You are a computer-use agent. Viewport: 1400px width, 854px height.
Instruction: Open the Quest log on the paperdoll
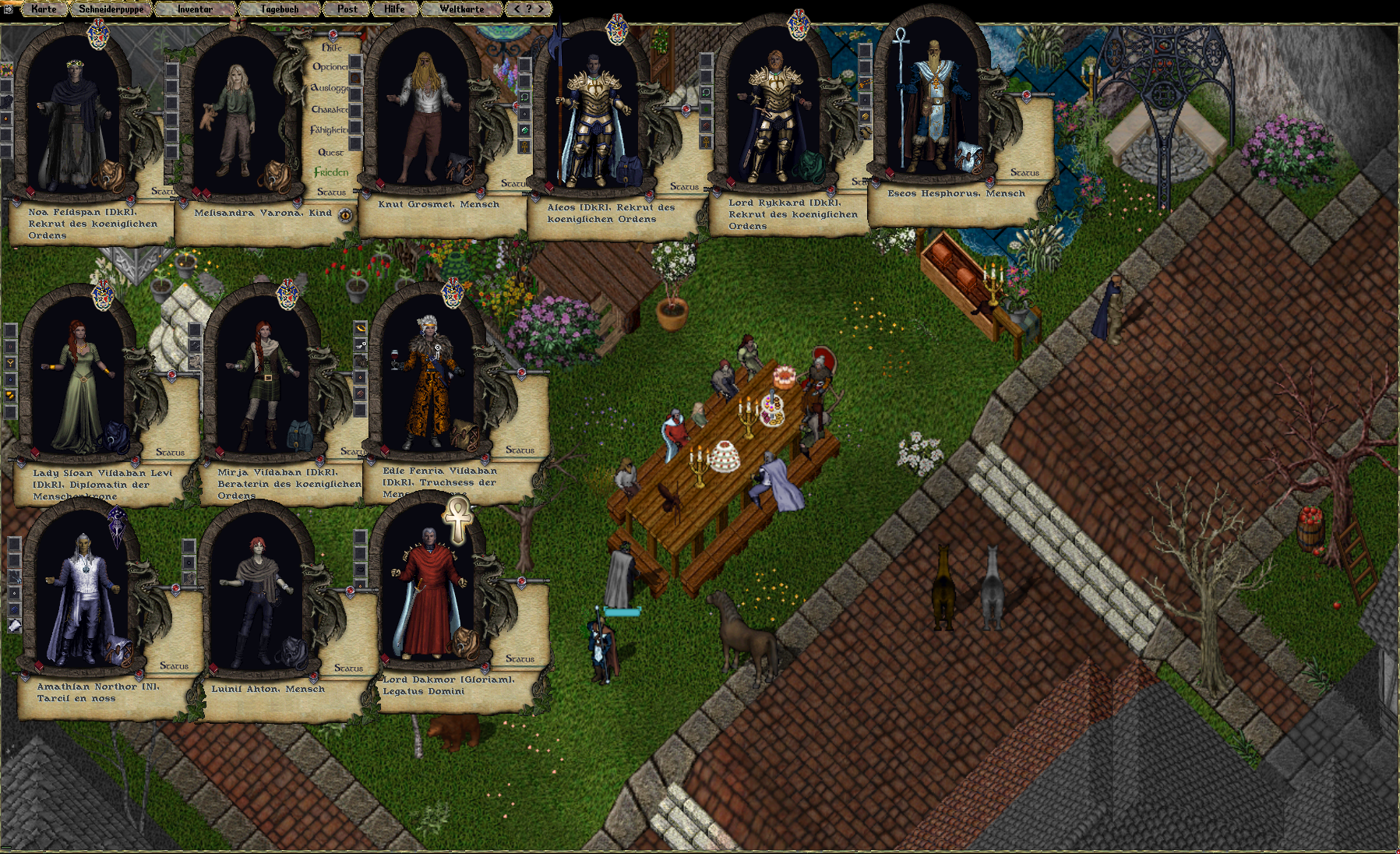(x=330, y=153)
